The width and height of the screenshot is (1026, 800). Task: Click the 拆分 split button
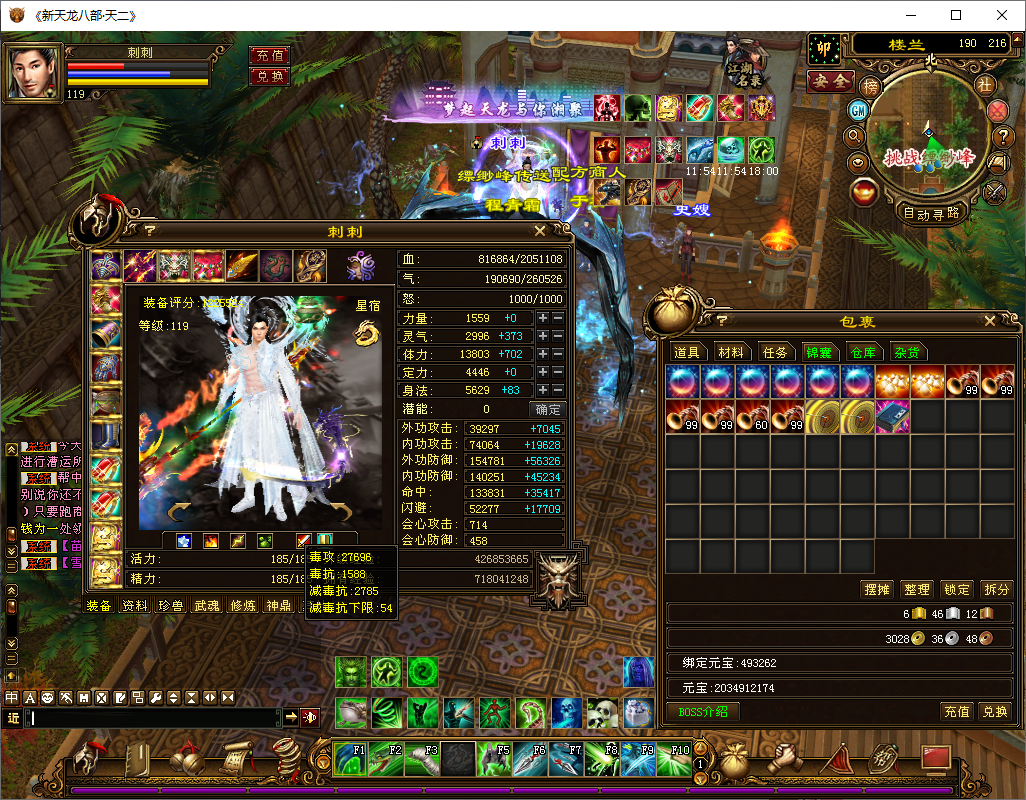pos(996,590)
